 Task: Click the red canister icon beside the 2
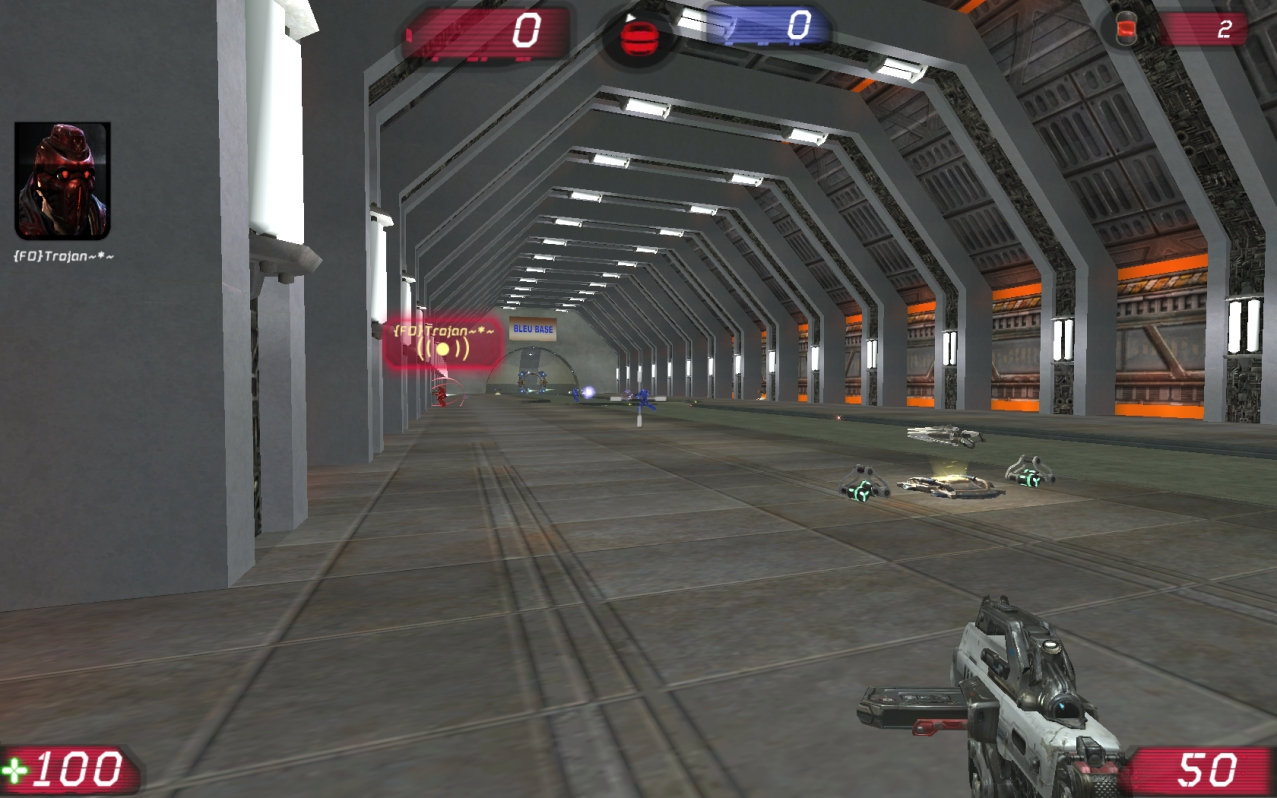(x=1128, y=28)
